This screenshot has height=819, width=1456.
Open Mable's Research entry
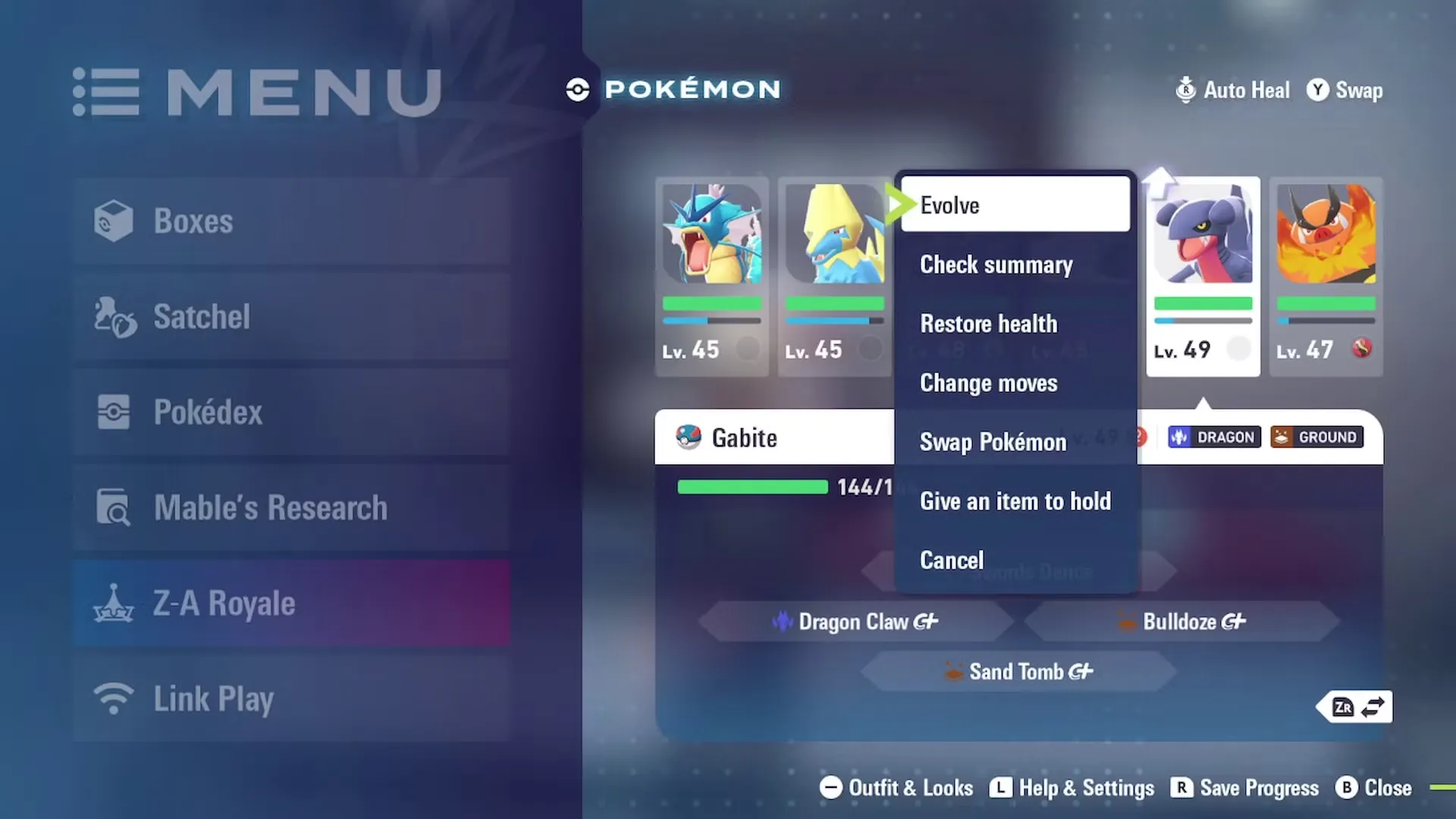coord(292,508)
